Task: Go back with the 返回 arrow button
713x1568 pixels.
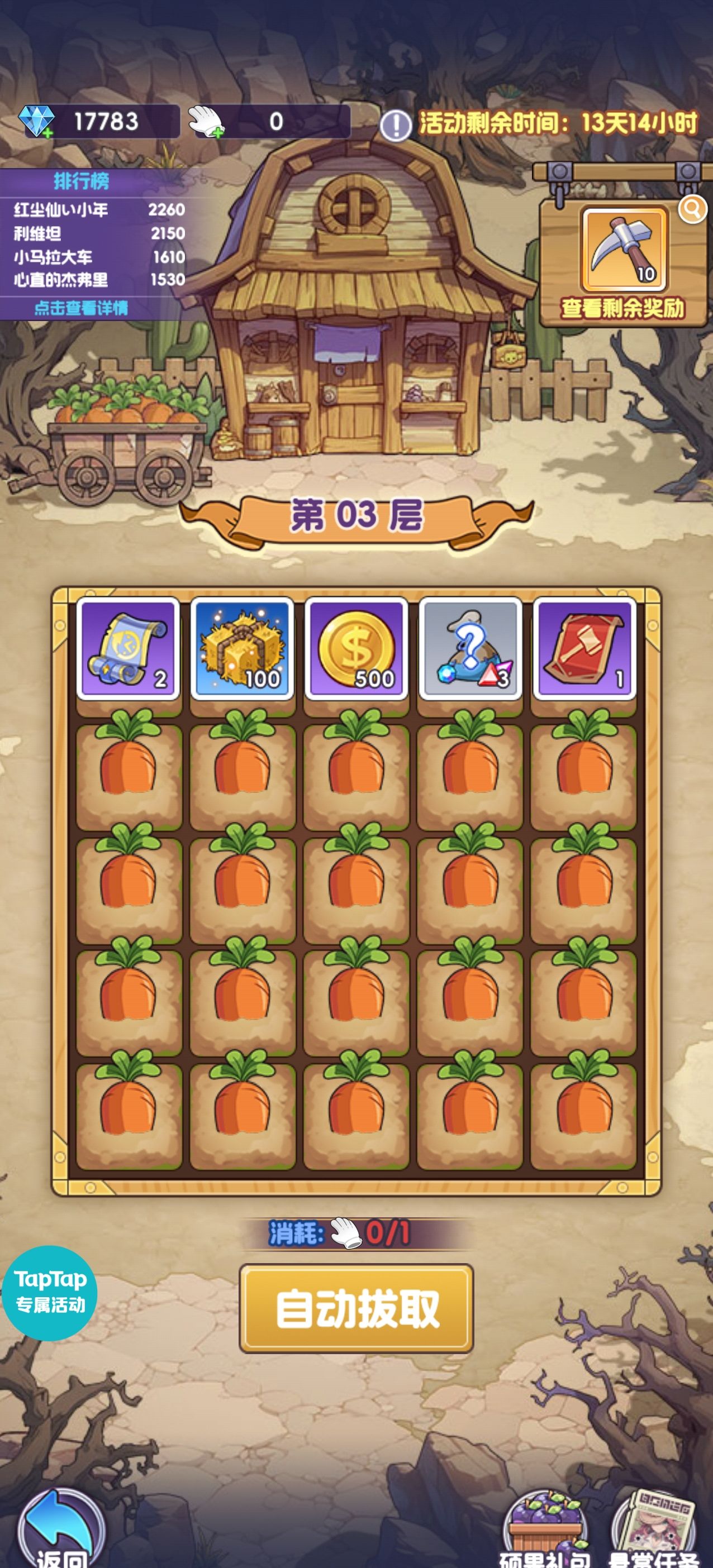Action: [x=61, y=1532]
